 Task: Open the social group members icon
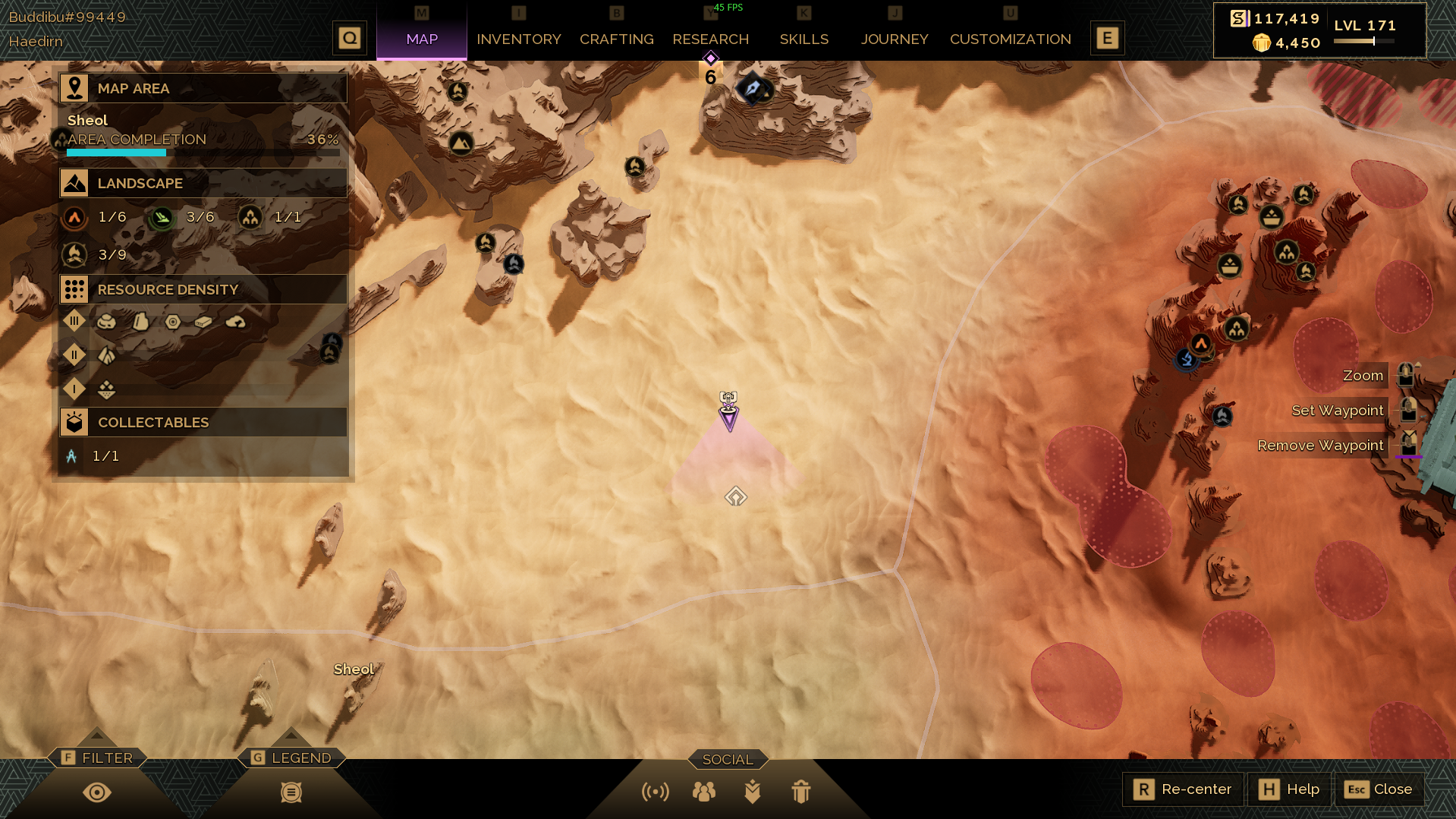(704, 792)
